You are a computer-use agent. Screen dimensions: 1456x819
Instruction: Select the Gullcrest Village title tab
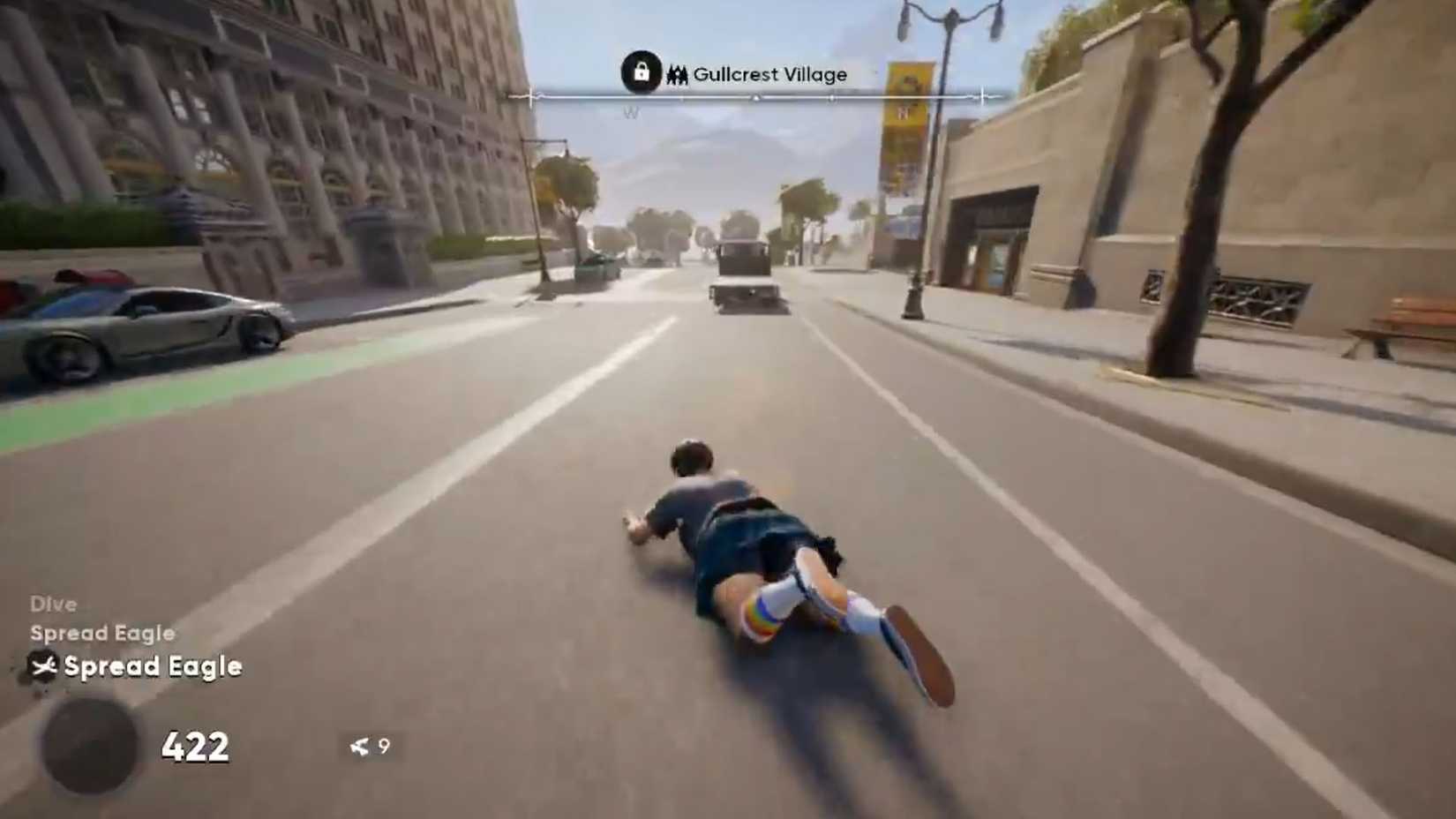pyautogui.click(x=768, y=74)
